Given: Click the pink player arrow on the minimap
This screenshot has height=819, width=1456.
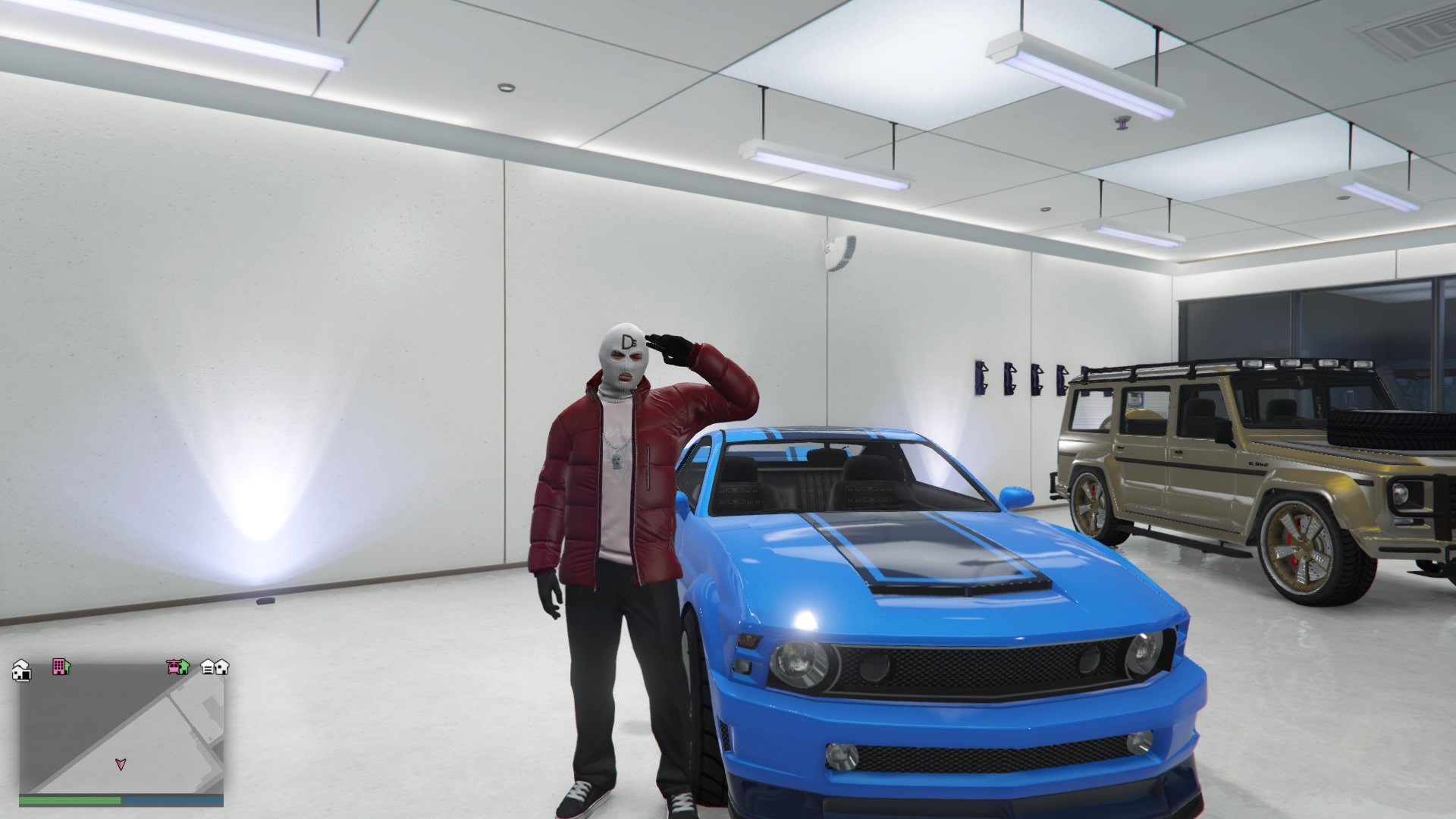Looking at the screenshot, I should tap(120, 764).
